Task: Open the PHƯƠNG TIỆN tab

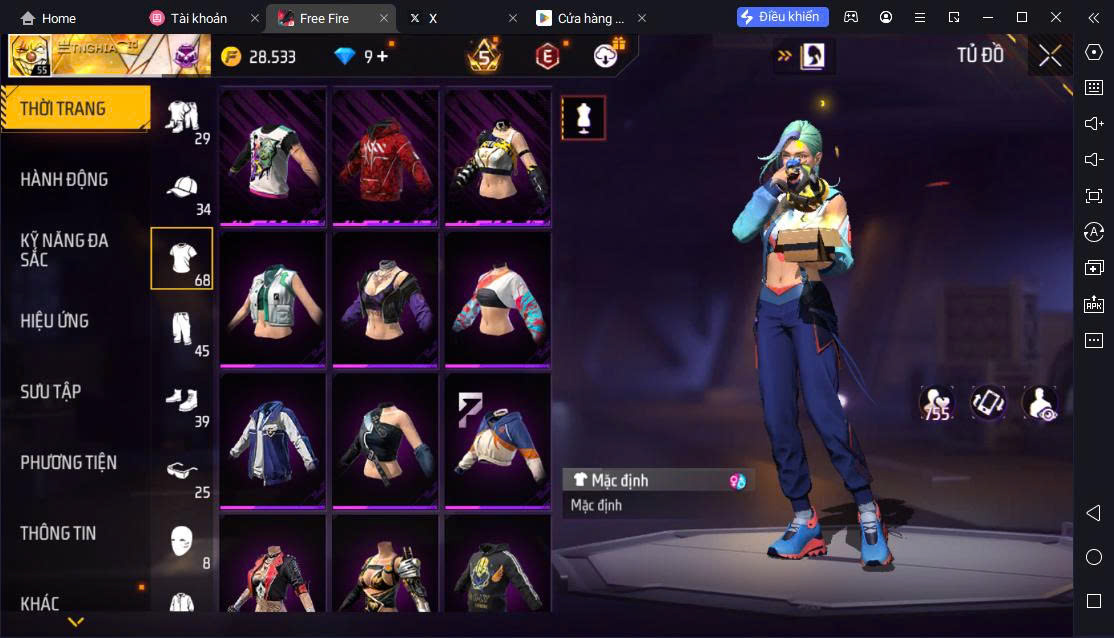Action: (68, 463)
